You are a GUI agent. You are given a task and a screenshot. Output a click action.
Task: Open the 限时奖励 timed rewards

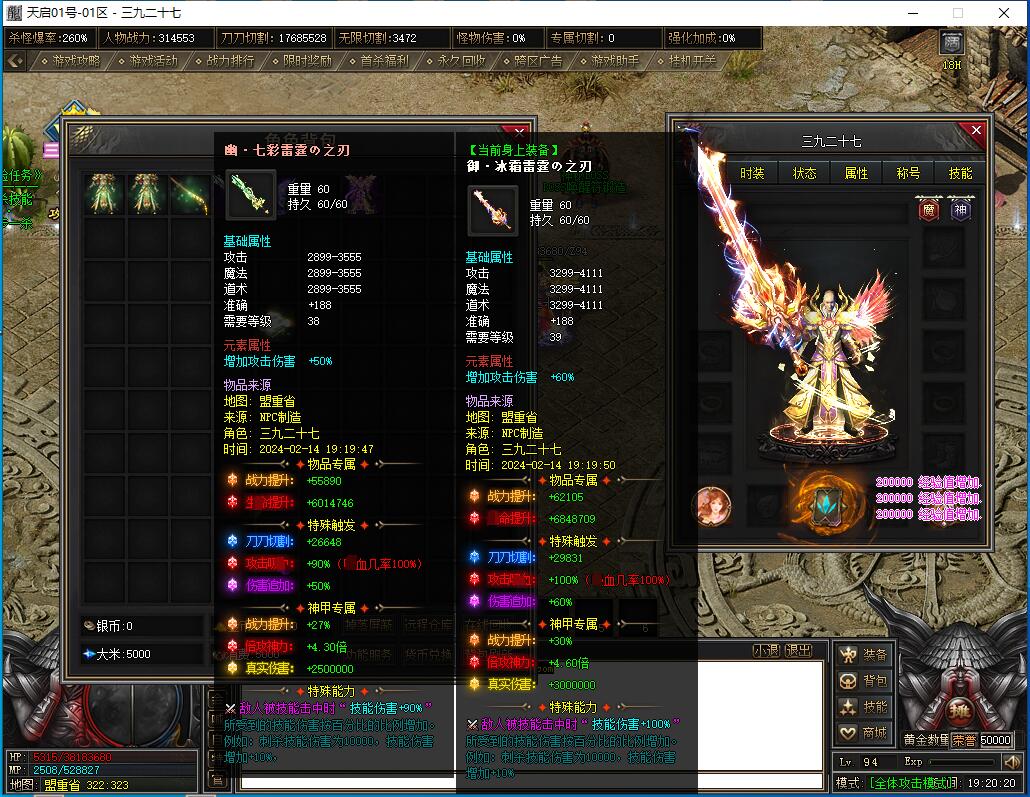tap(303, 60)
